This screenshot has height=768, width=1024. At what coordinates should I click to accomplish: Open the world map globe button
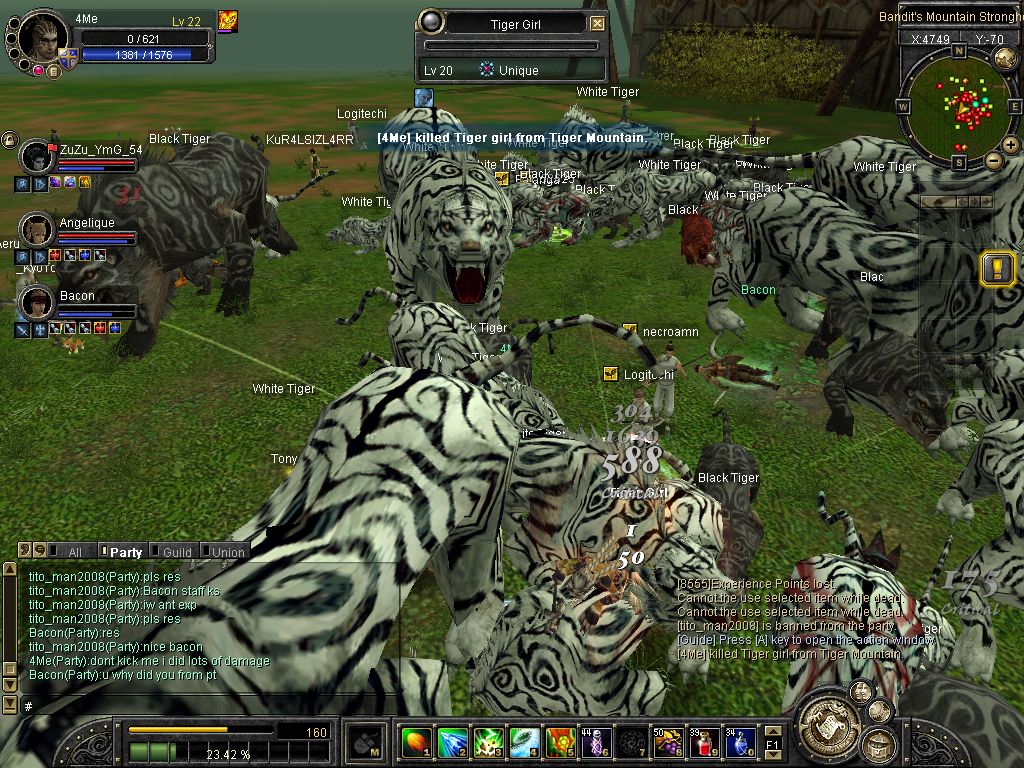(1005, 58)
